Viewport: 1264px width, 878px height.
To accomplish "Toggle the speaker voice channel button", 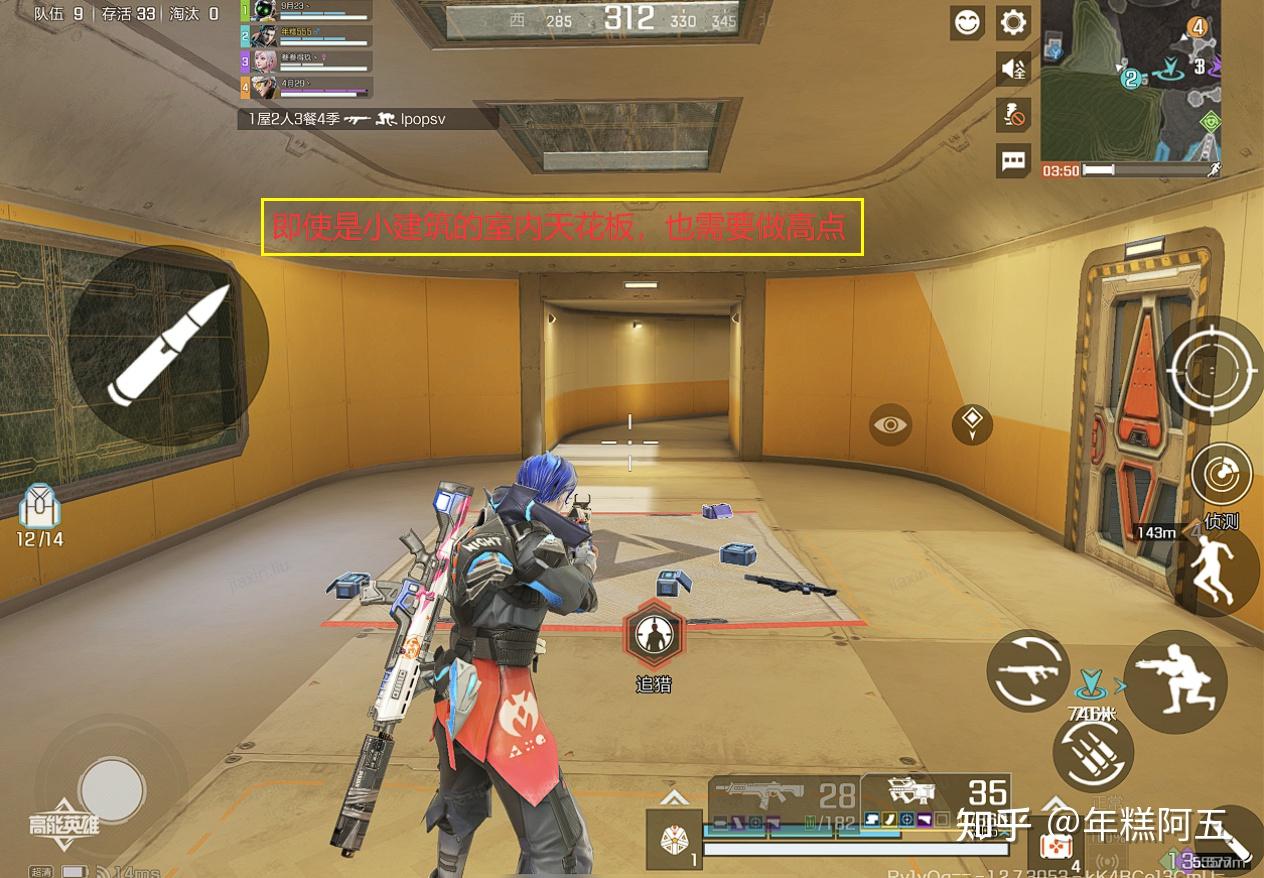I will click(x=1013, y=68).
